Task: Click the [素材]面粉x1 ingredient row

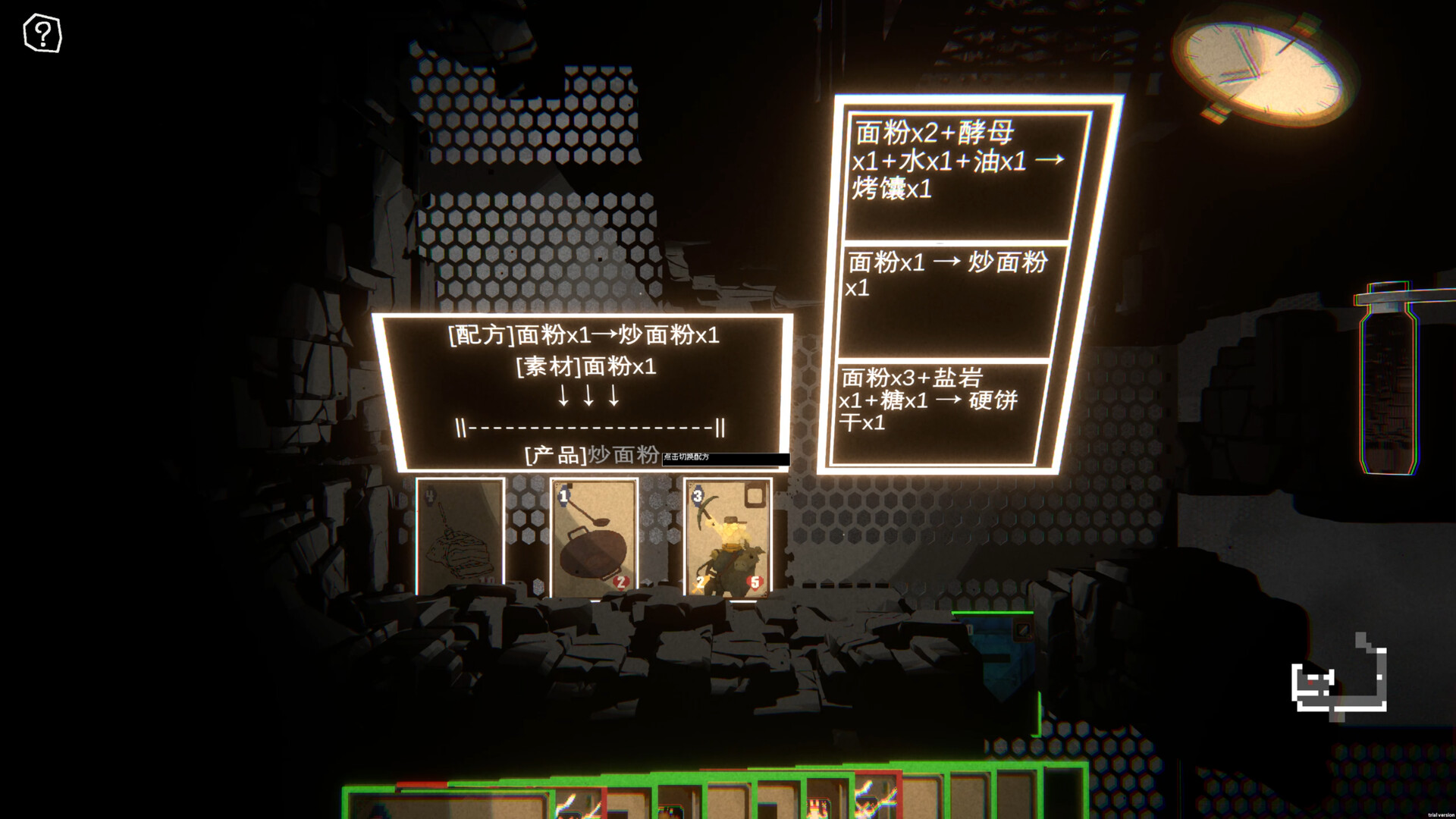Action: 584,368
